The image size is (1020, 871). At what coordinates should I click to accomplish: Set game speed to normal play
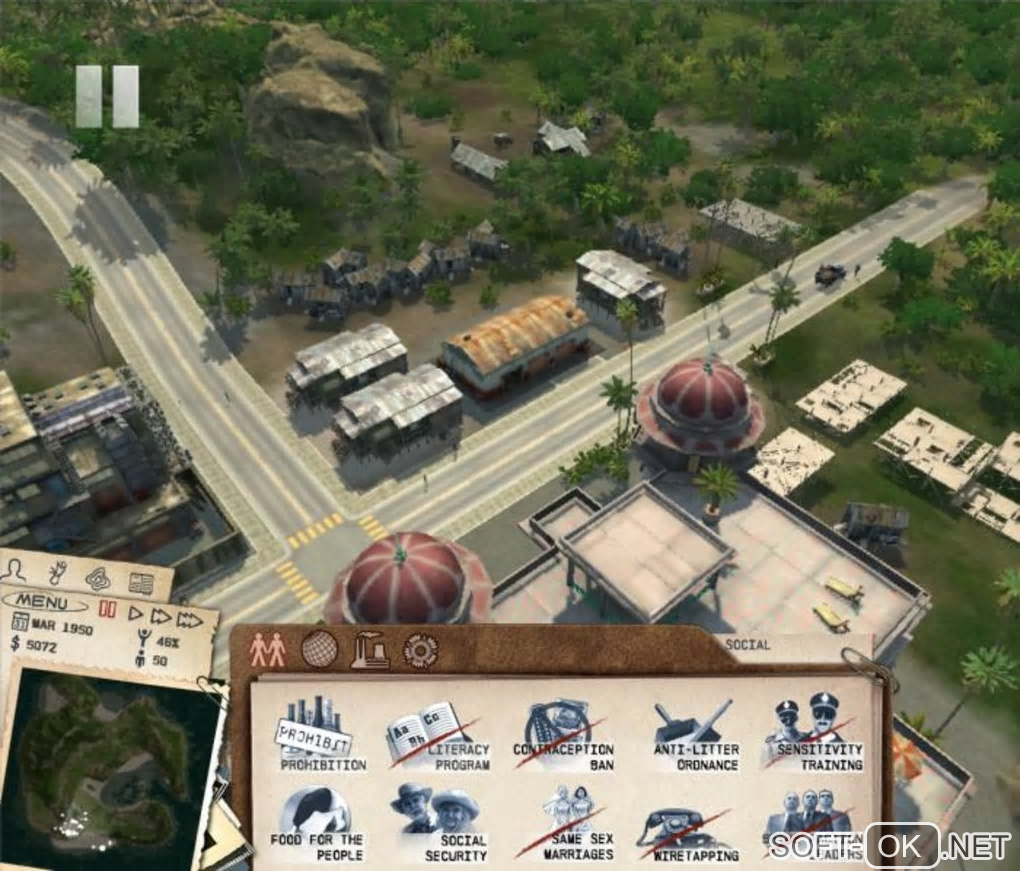(136, 614)
